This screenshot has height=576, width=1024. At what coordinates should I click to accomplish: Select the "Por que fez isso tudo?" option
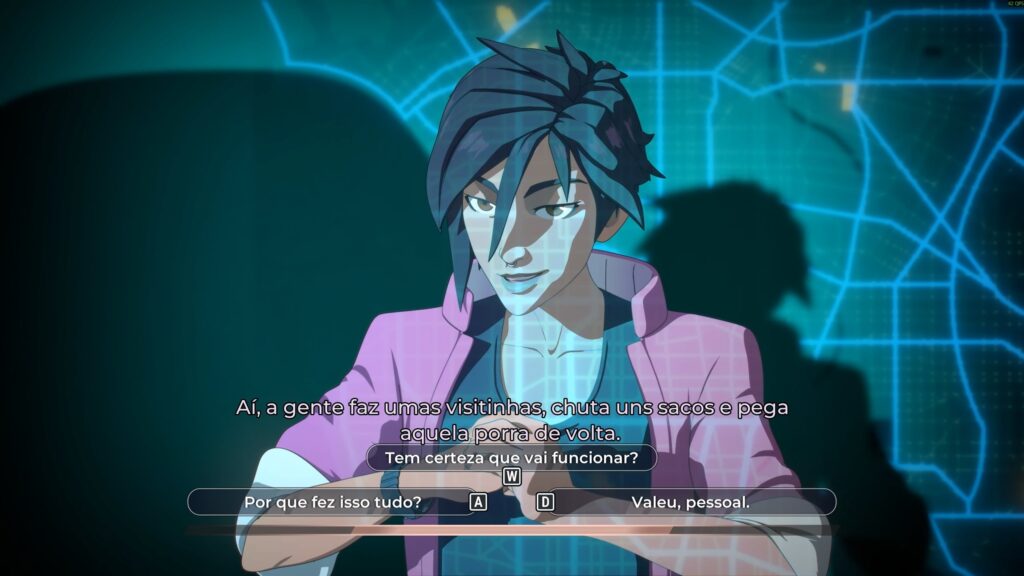(332, 501)
